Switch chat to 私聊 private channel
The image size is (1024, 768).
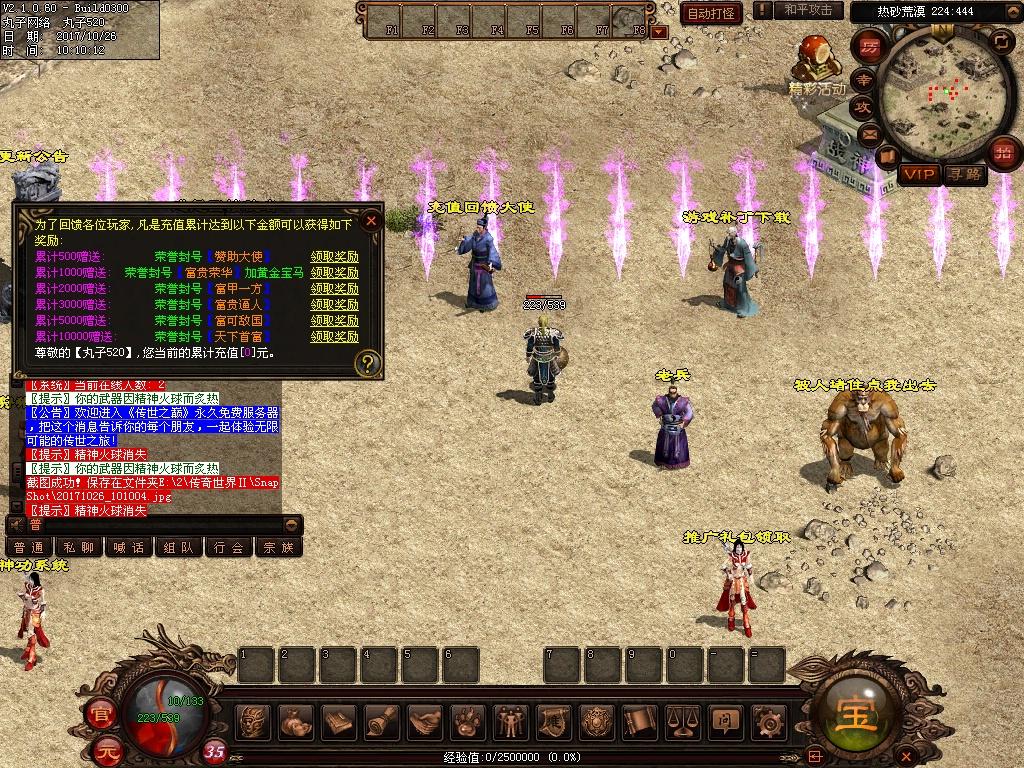tap(79, 547)
